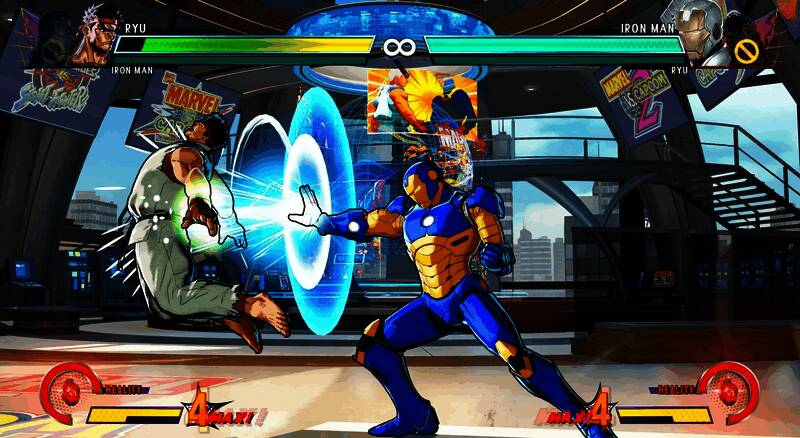
Task: Activate player one's Reality Stone icon
Action: point(66,390)
